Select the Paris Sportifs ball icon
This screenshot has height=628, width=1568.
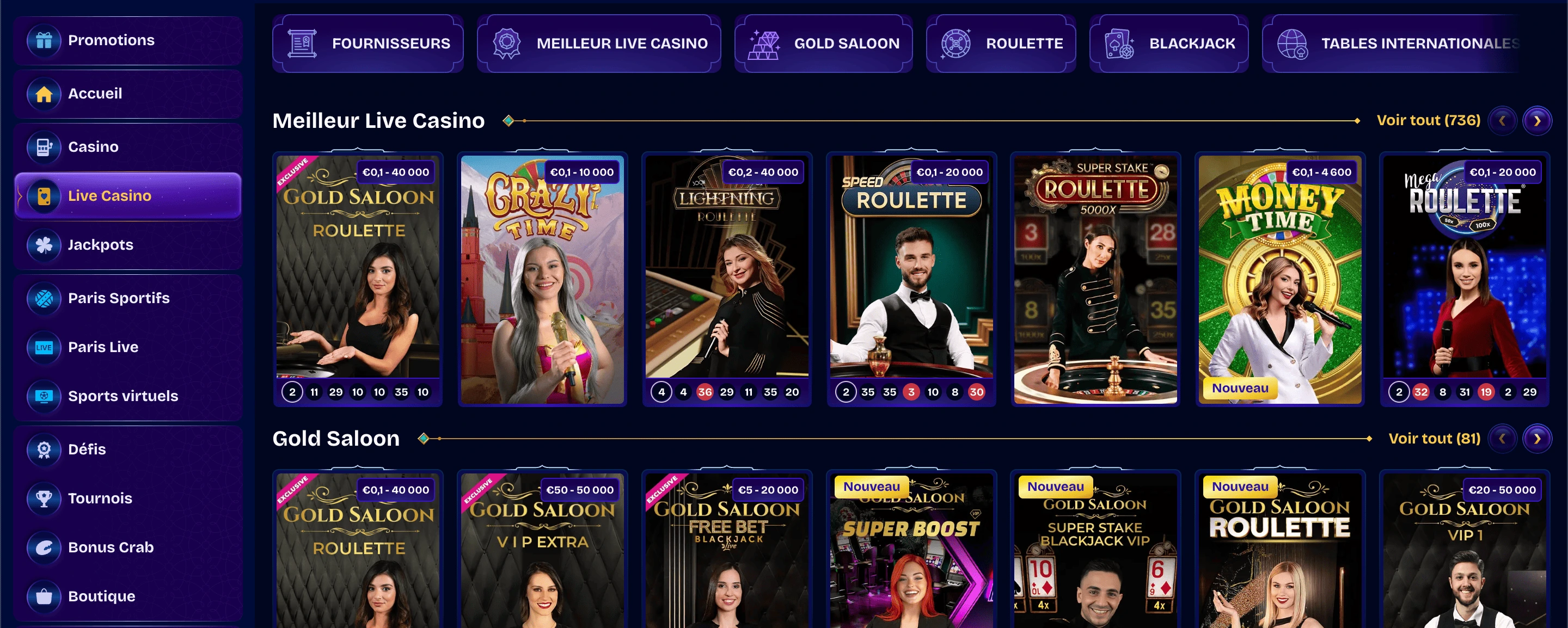44,298
